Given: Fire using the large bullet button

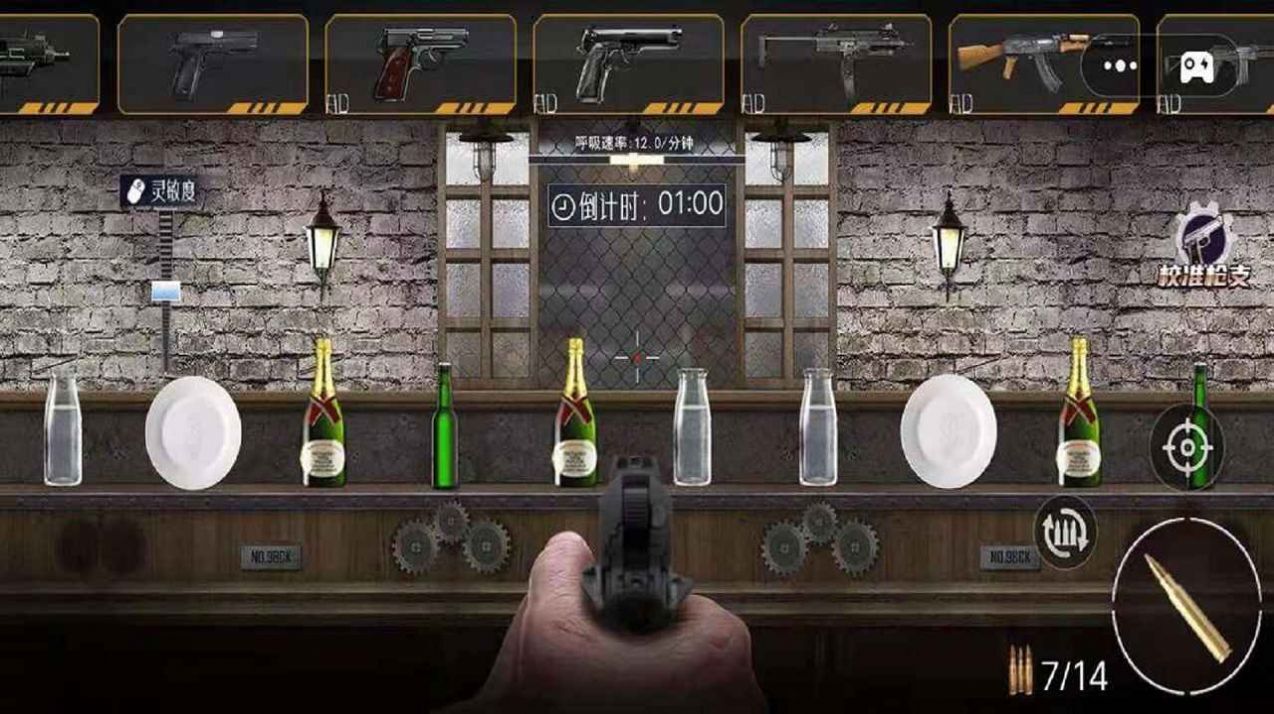Looking at the screenshot, I should (1187, 608).
